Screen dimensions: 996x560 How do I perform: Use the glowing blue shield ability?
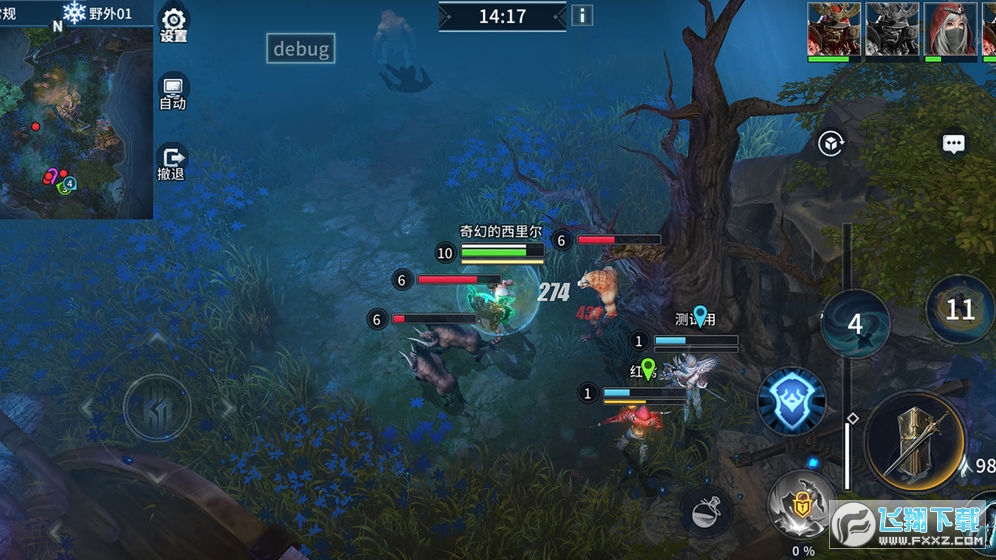tap(791, 401)
